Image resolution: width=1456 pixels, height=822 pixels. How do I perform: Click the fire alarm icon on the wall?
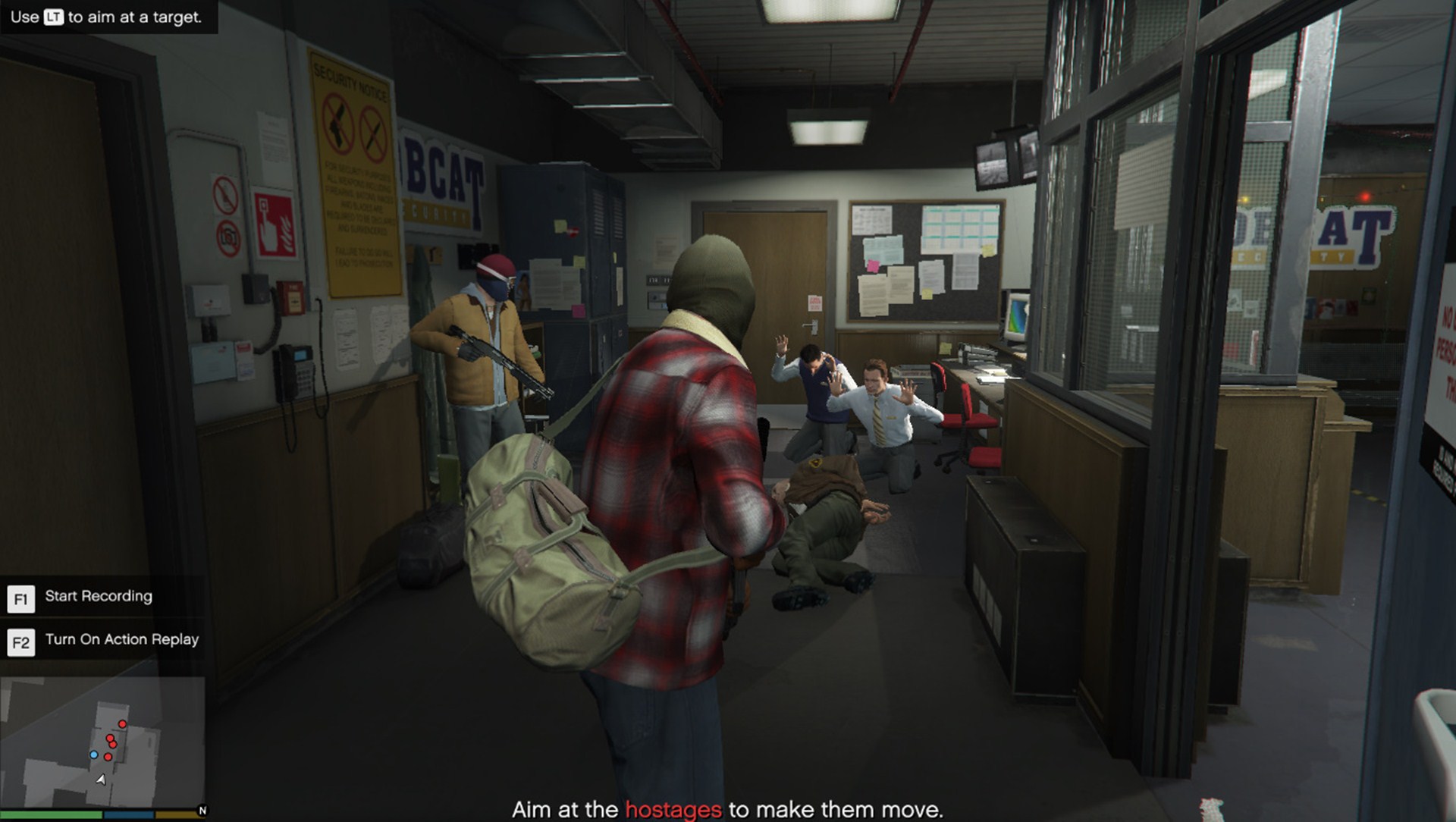[x=275, y=225]
